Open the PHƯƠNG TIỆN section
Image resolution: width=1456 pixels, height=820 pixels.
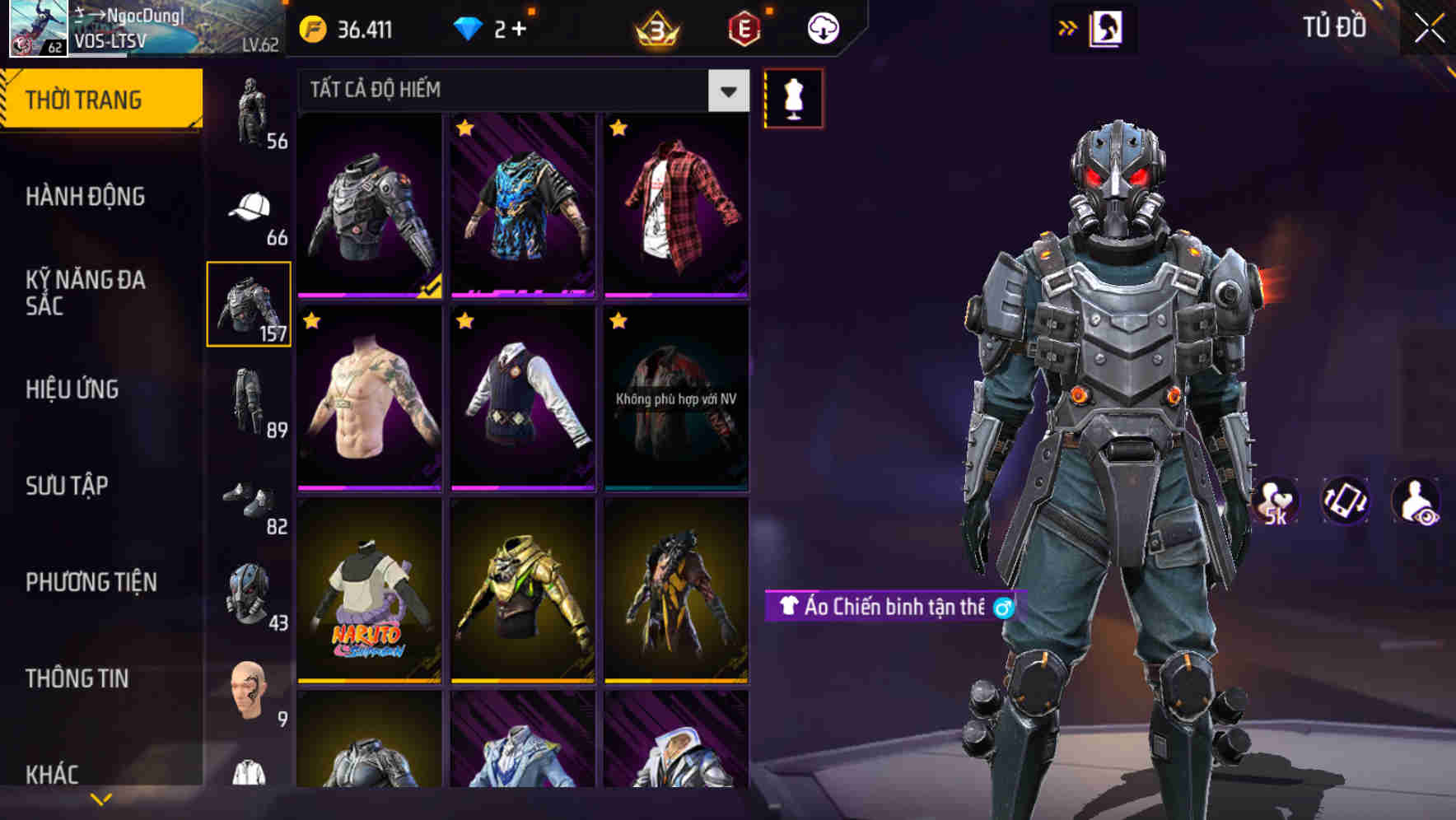91,580
